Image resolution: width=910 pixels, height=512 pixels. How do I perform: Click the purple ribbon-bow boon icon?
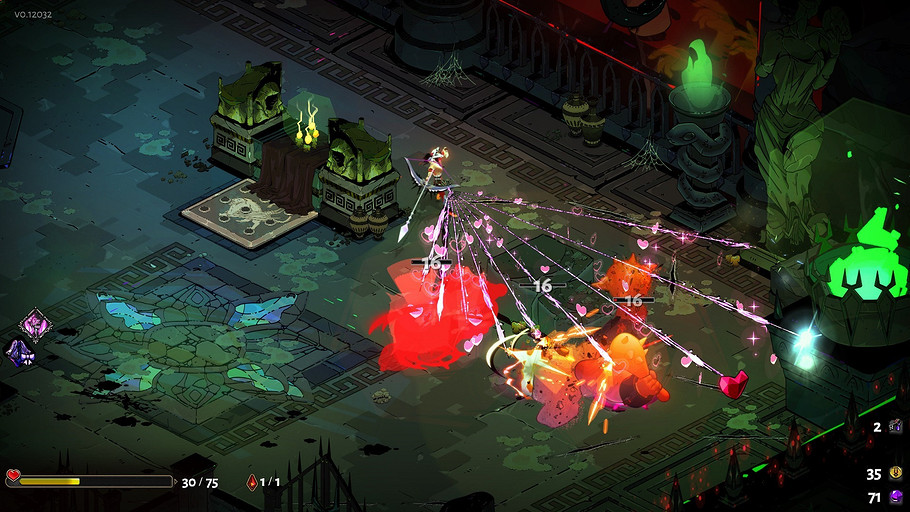click(x=20, y=351)
